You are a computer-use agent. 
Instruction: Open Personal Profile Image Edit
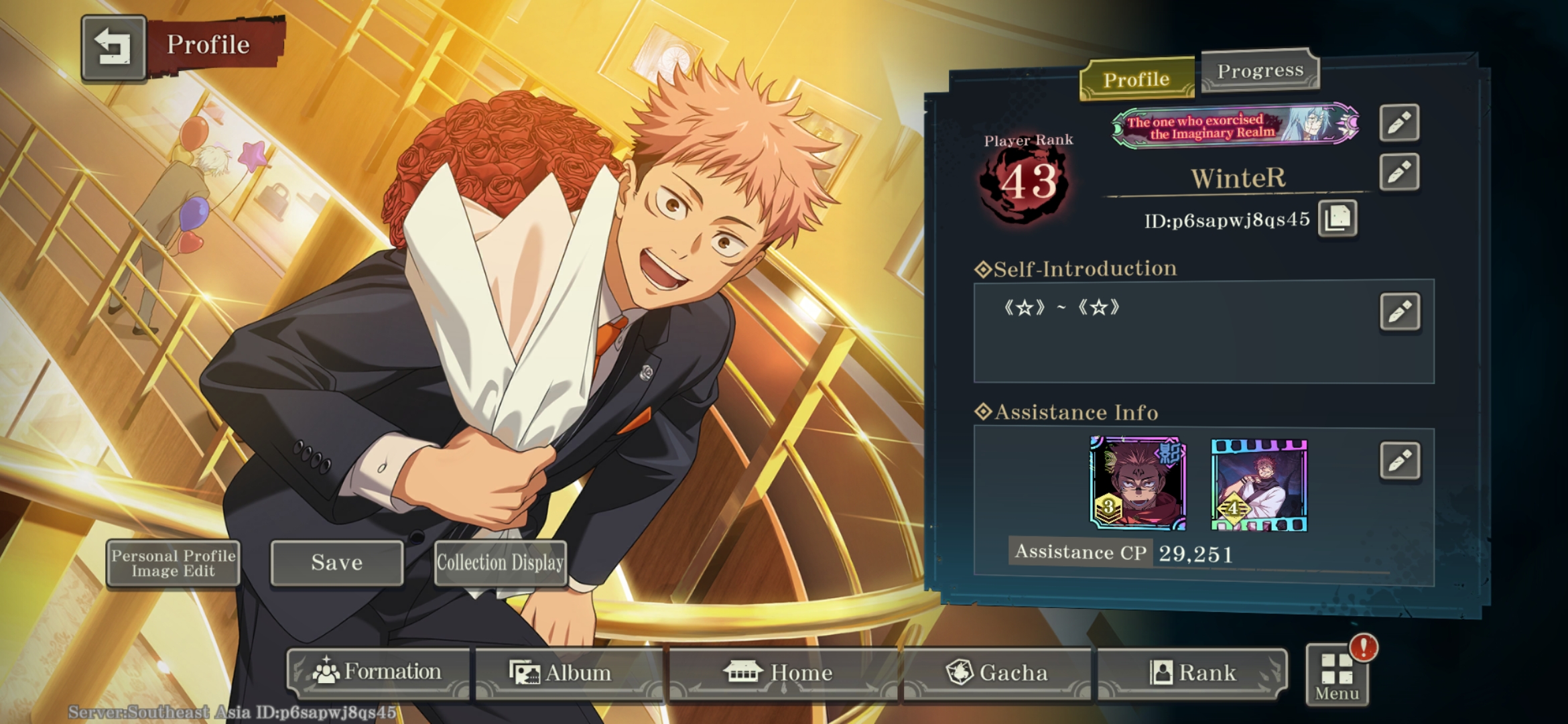pos(173,563)
